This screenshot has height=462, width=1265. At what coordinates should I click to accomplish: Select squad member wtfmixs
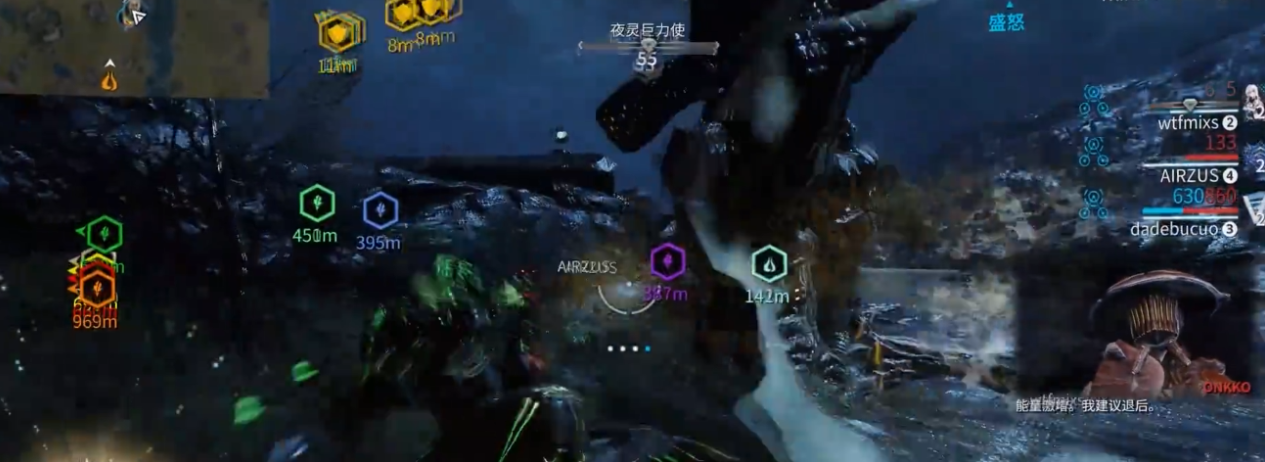pyautogui.click(x=1188, y=123)
